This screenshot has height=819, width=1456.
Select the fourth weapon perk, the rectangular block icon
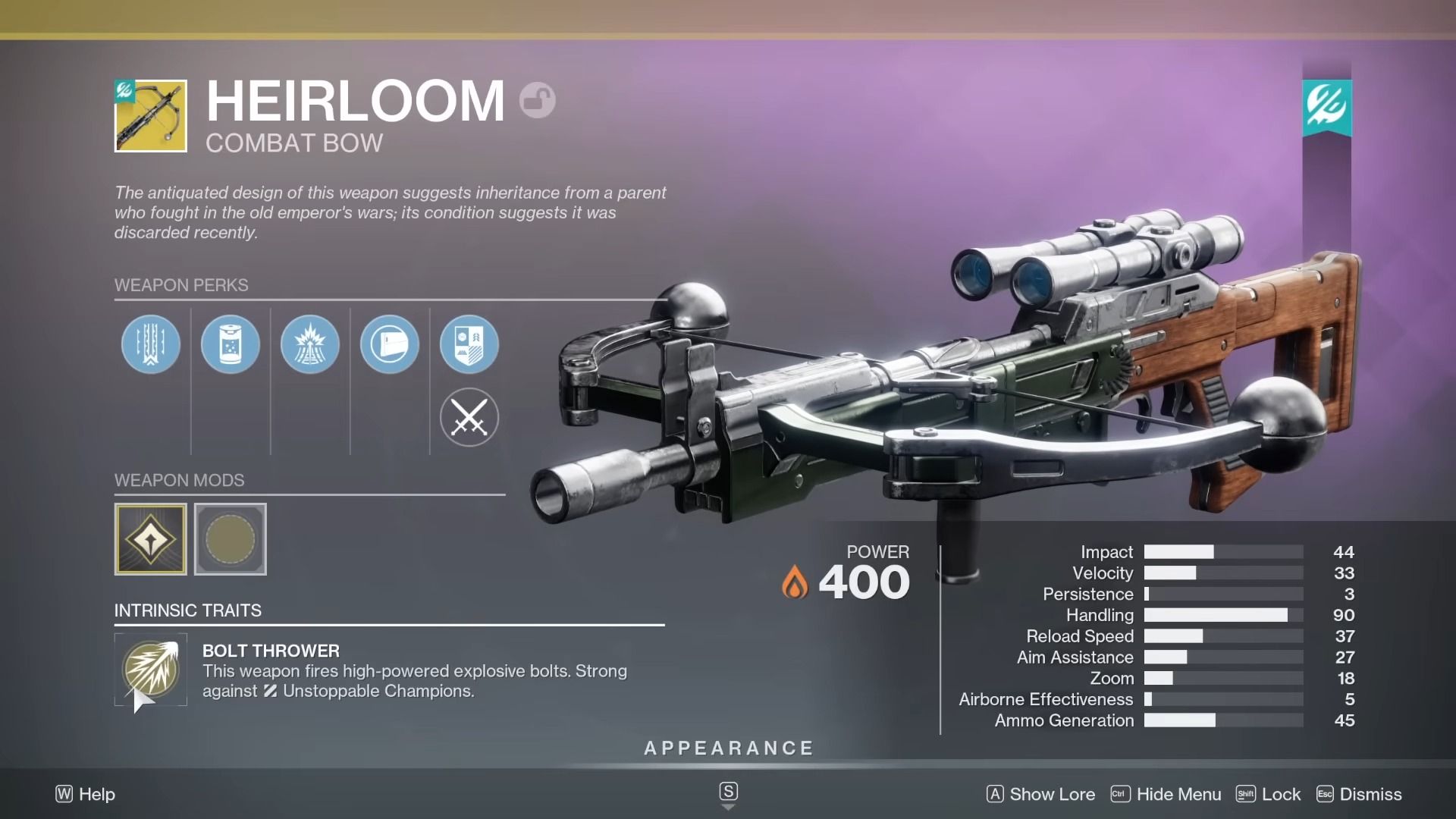(390, 344)
